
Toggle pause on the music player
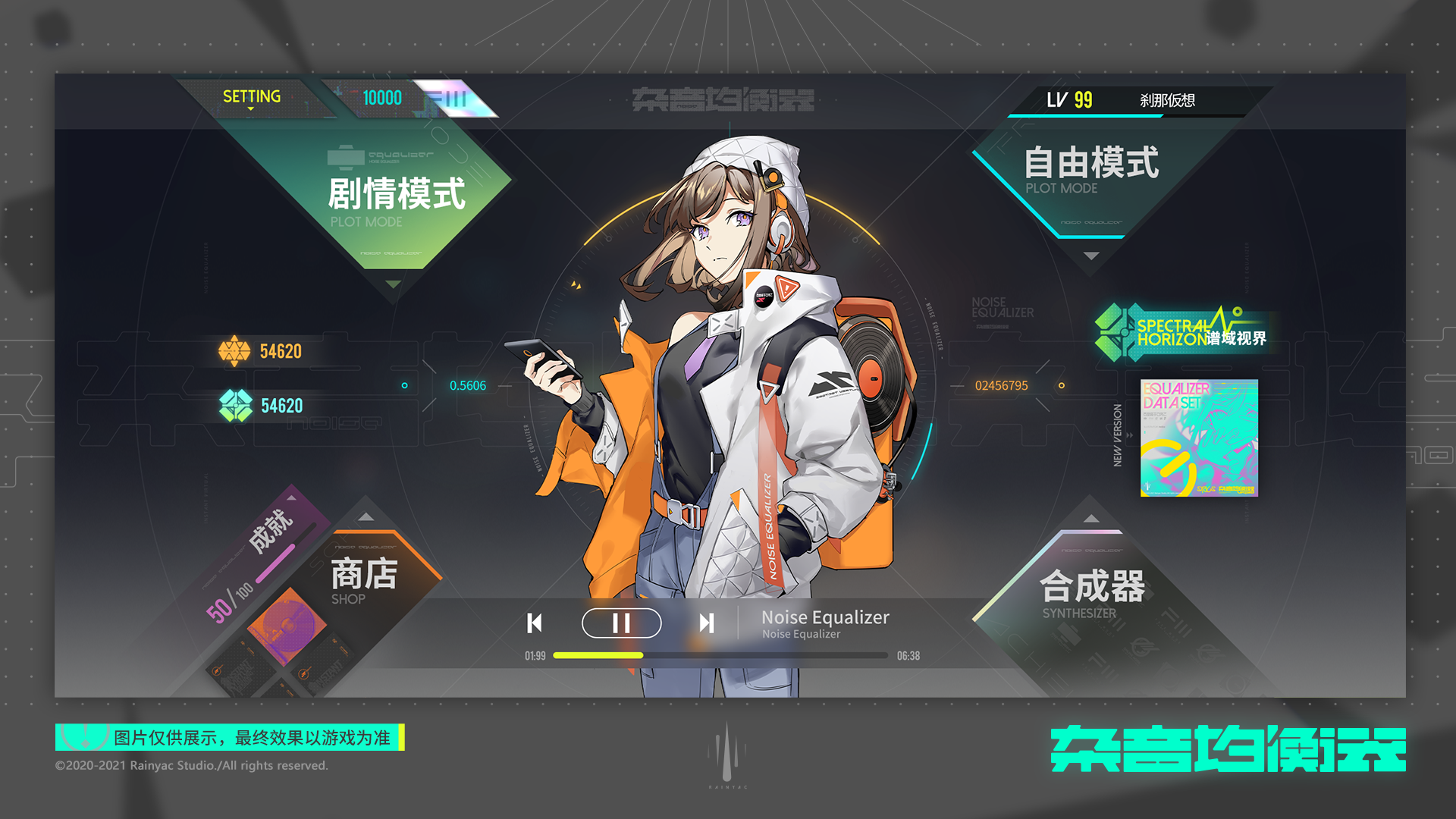click(x=620, y=623)
